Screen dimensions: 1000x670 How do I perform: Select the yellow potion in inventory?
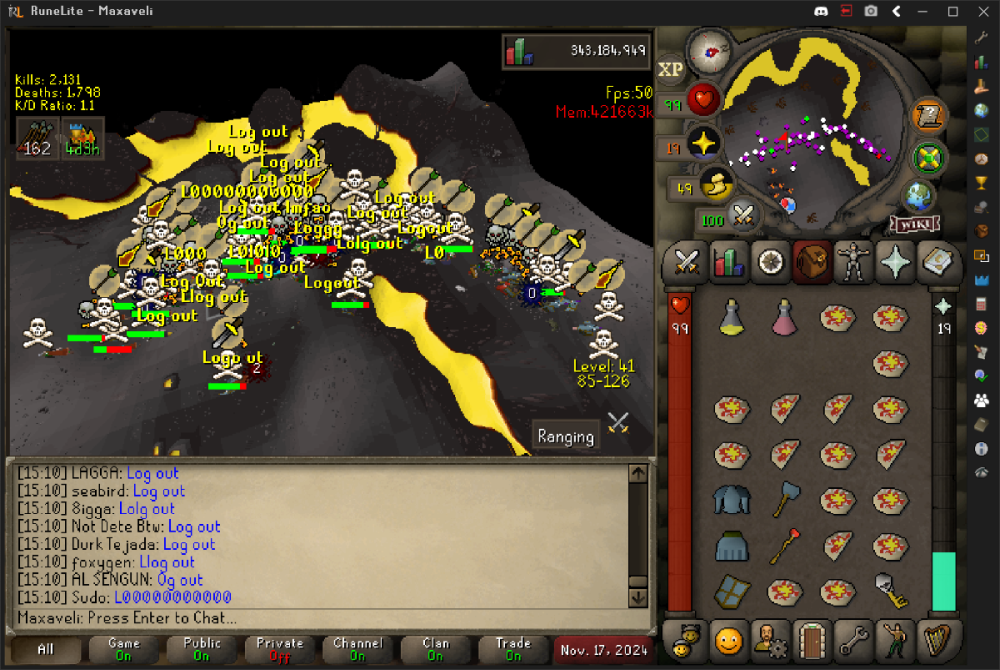732,319
